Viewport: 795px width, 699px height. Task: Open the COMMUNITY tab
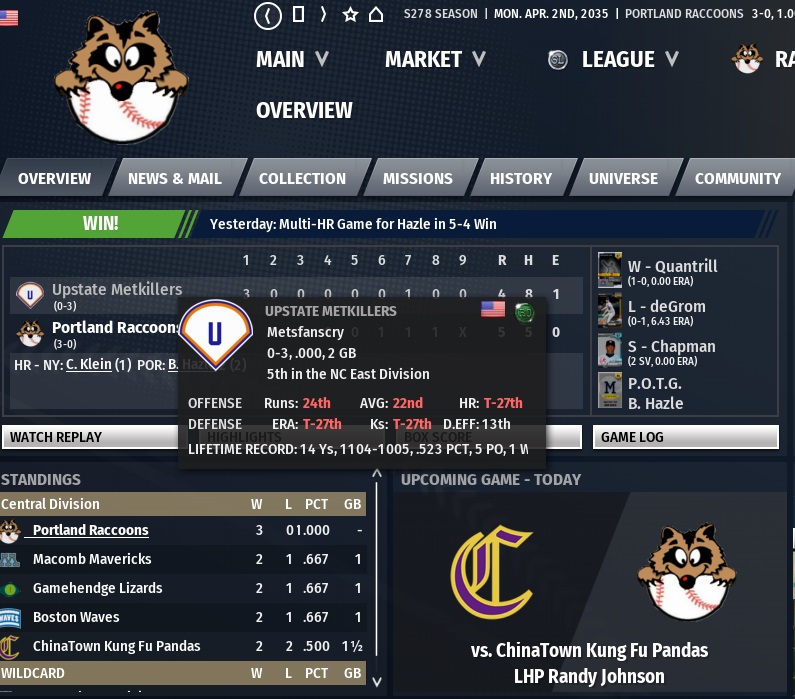[x=737, y=179]
